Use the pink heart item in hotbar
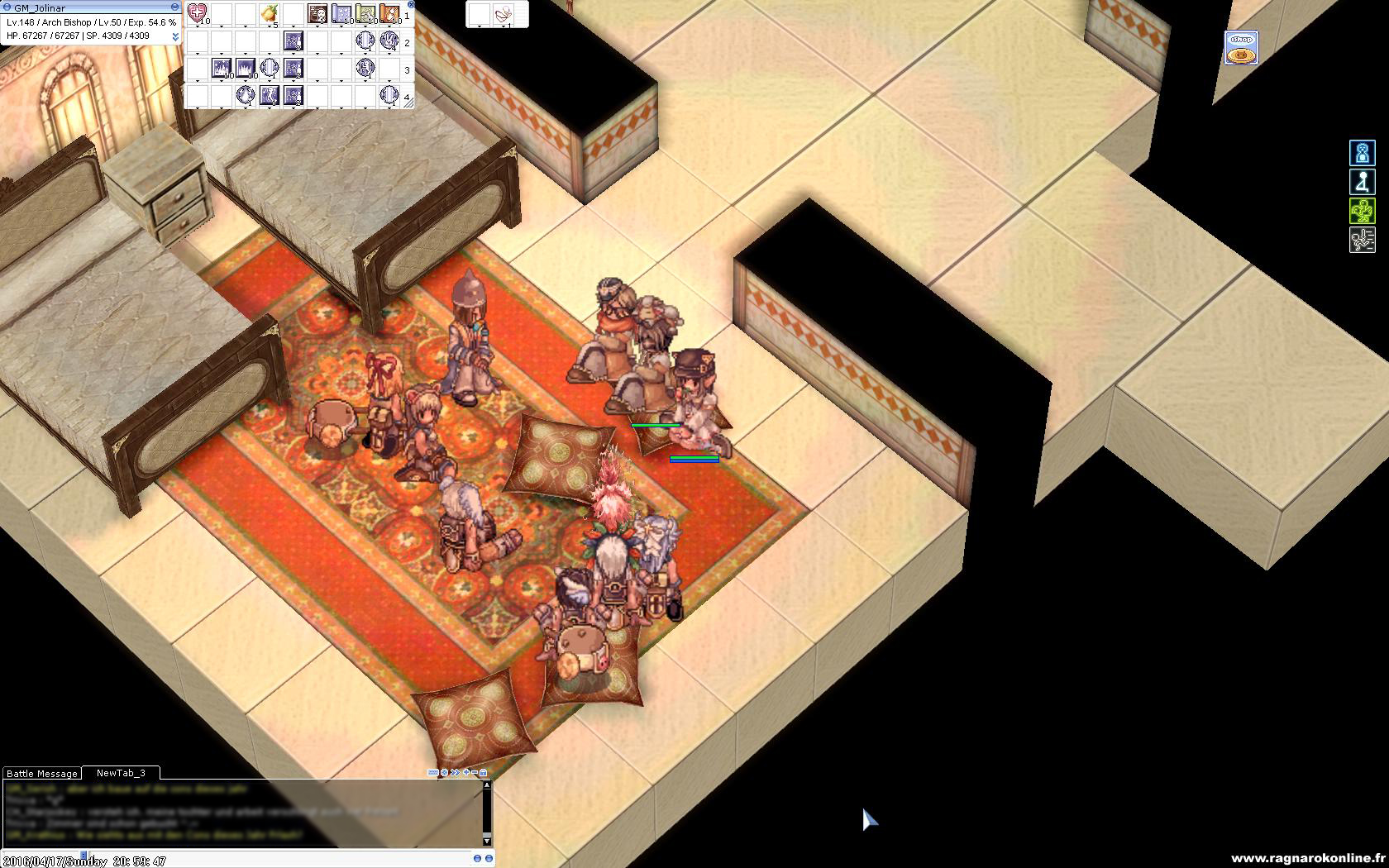The height and width of the screenshot is (868, 1389). point(197,13)
